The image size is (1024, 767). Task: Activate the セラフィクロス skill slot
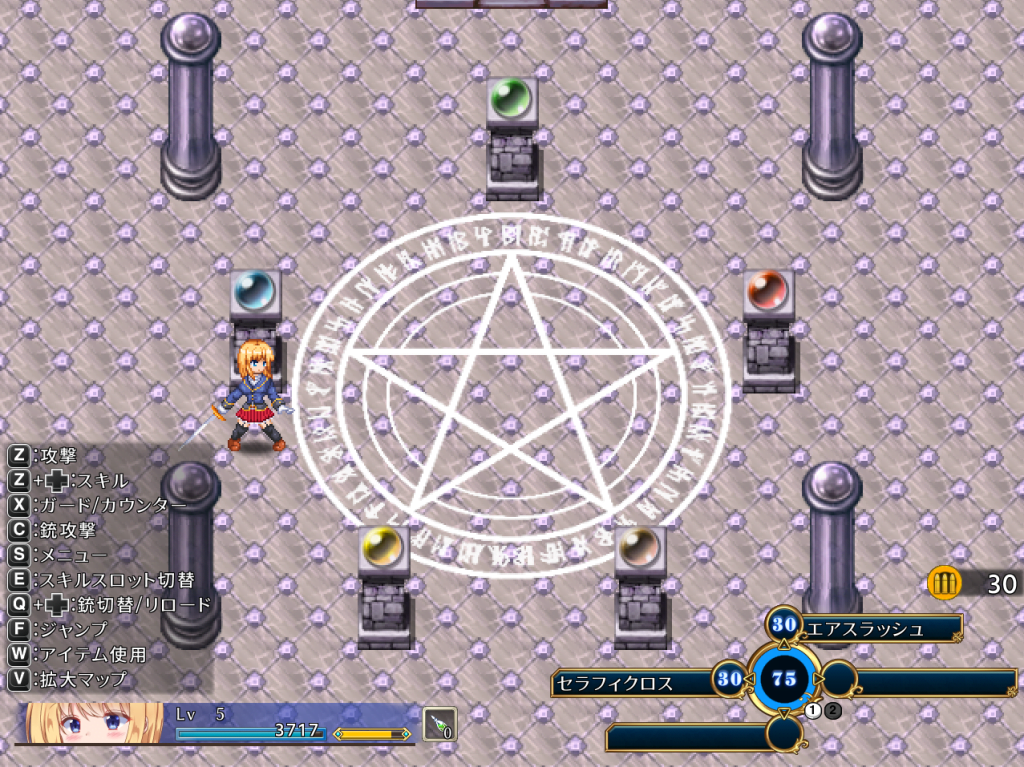coord(632,683)
